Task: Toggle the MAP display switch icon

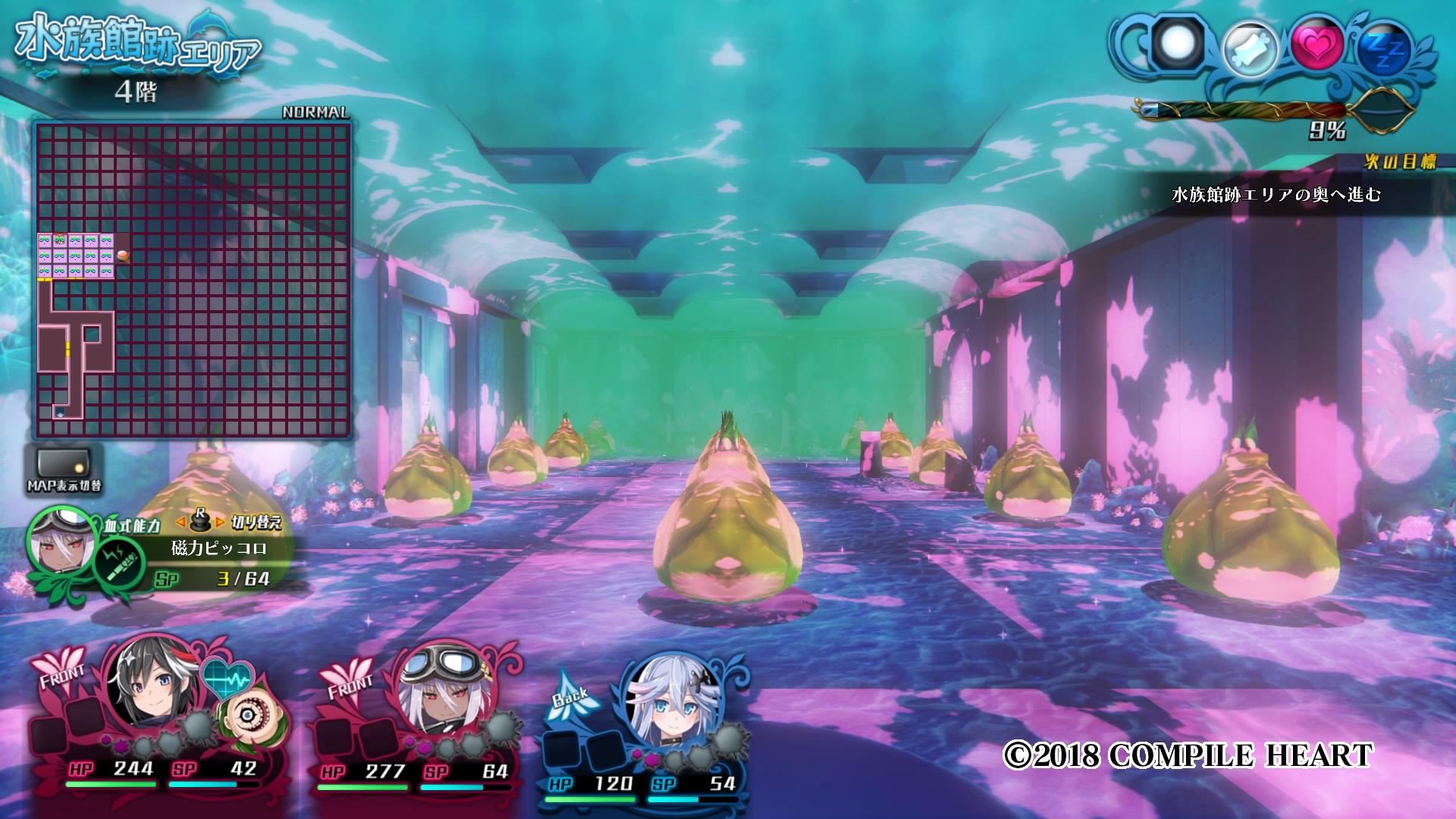Action: click(x=64, y=465)
